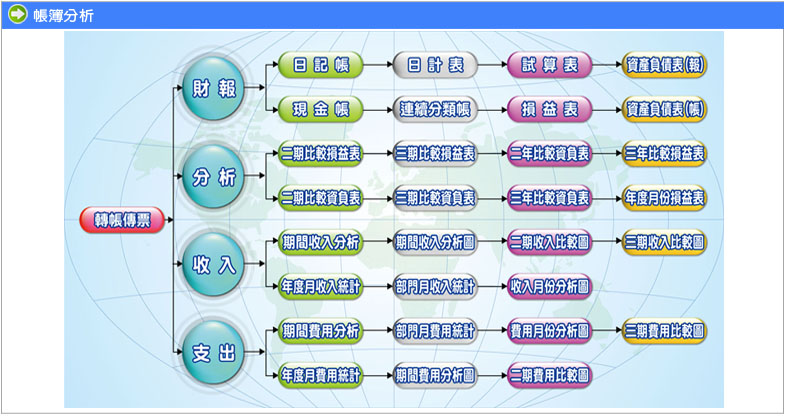Open the 部門月收入統計 report
This screenshot has width=786, height=416.
(x=435, y=286)
